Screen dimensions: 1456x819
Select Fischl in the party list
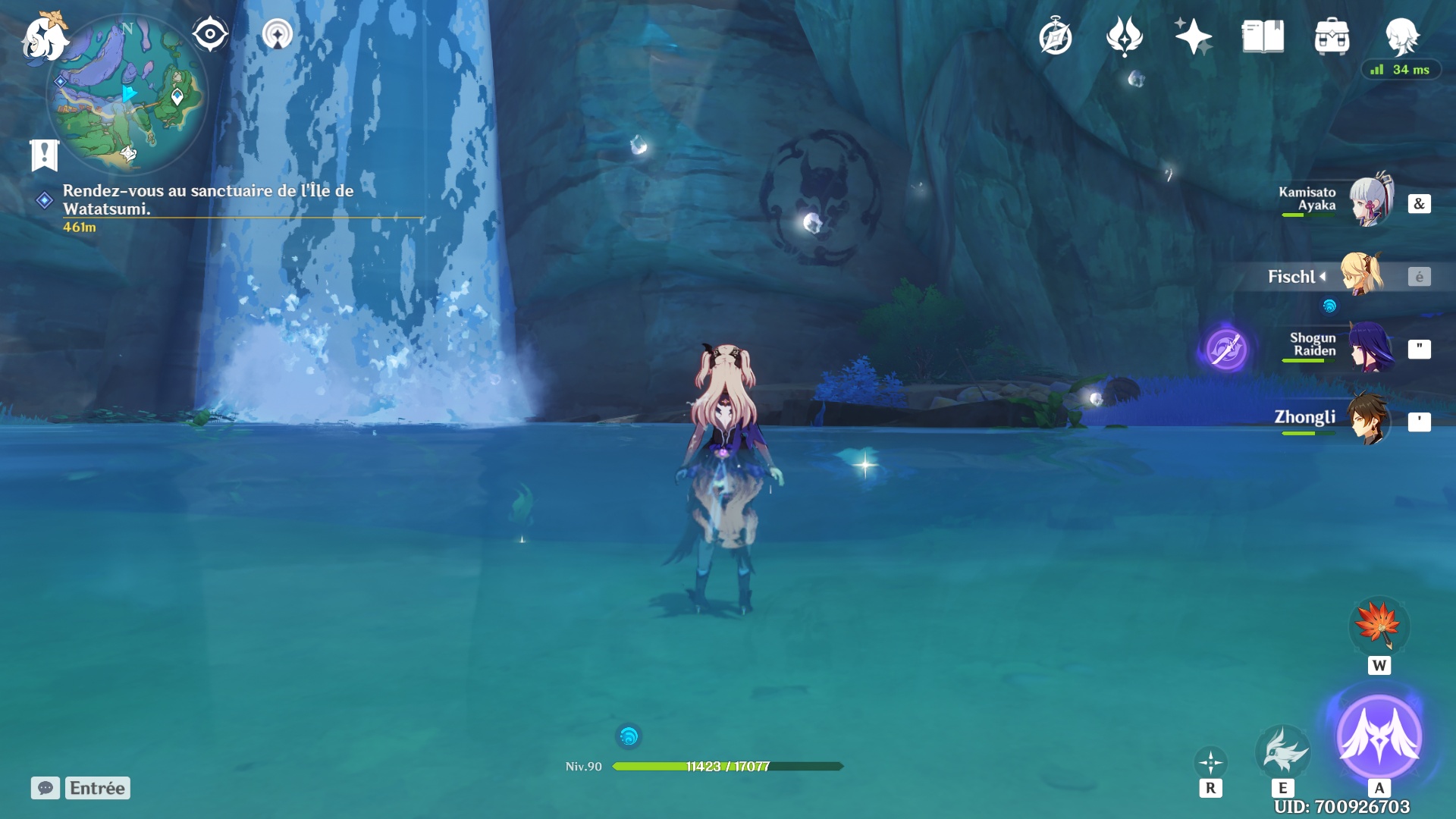[1363, 275]
